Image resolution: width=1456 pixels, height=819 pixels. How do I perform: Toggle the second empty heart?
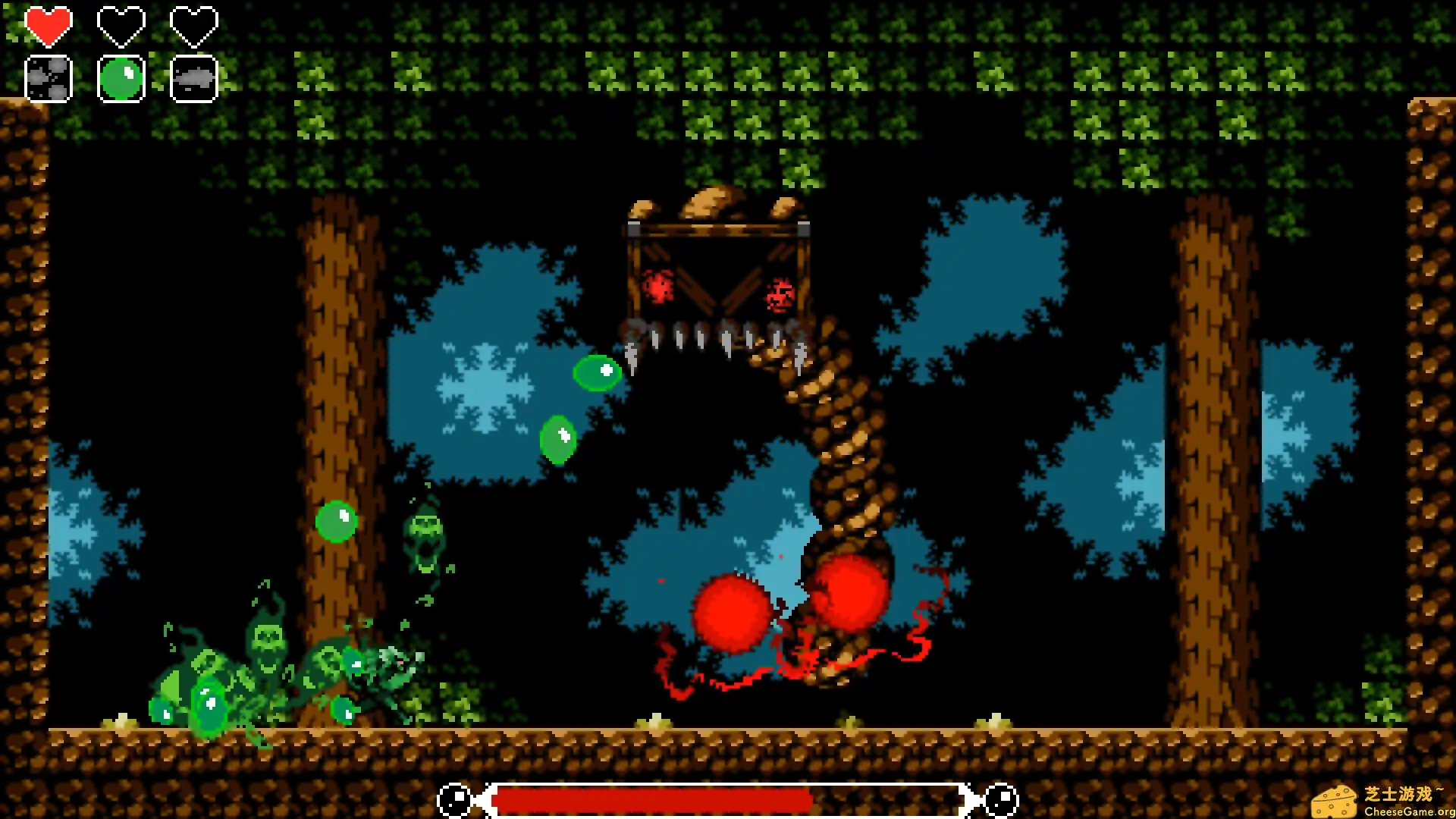coord(193,25)
